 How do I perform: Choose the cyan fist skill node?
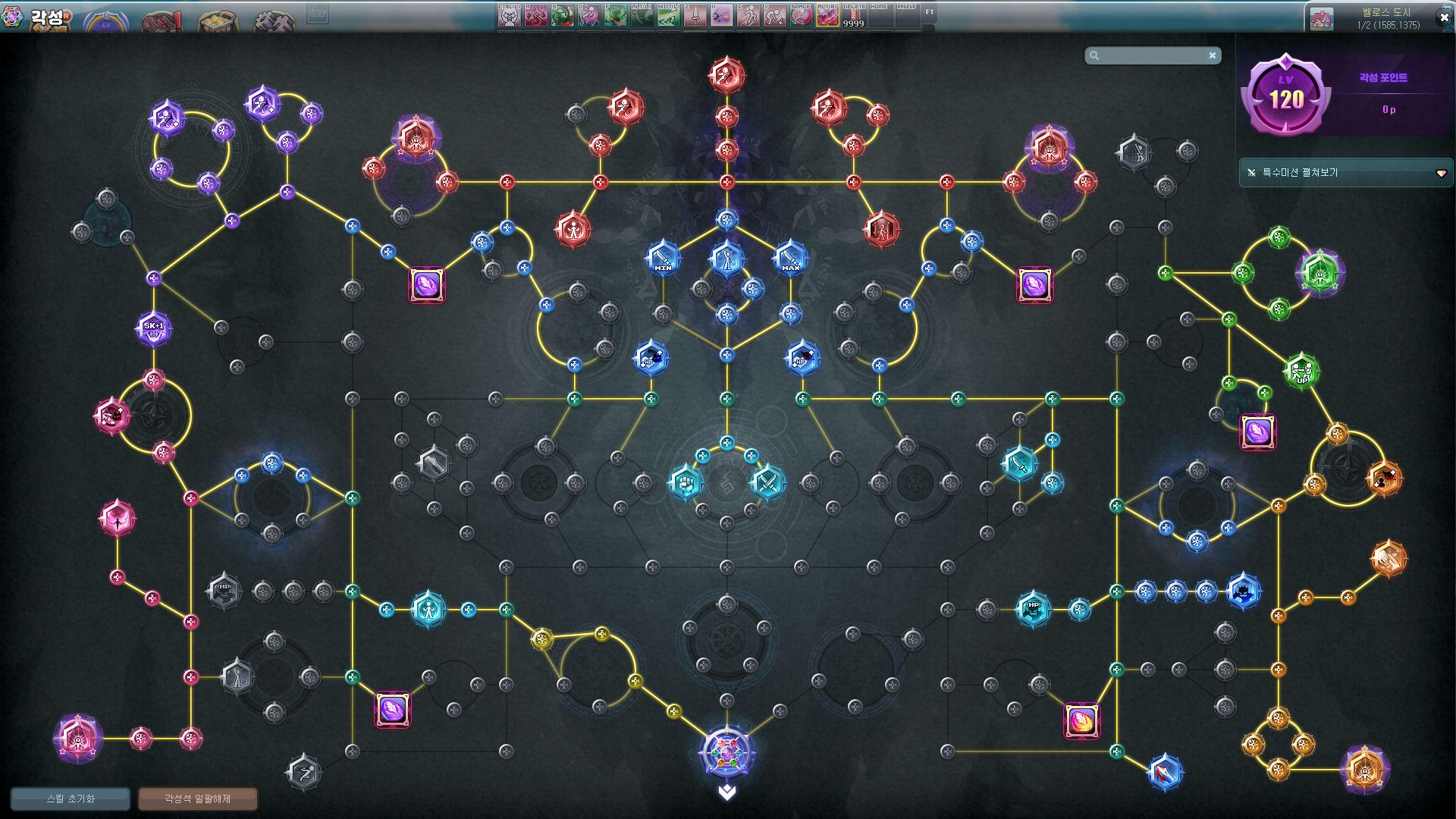tap(686, 482)
